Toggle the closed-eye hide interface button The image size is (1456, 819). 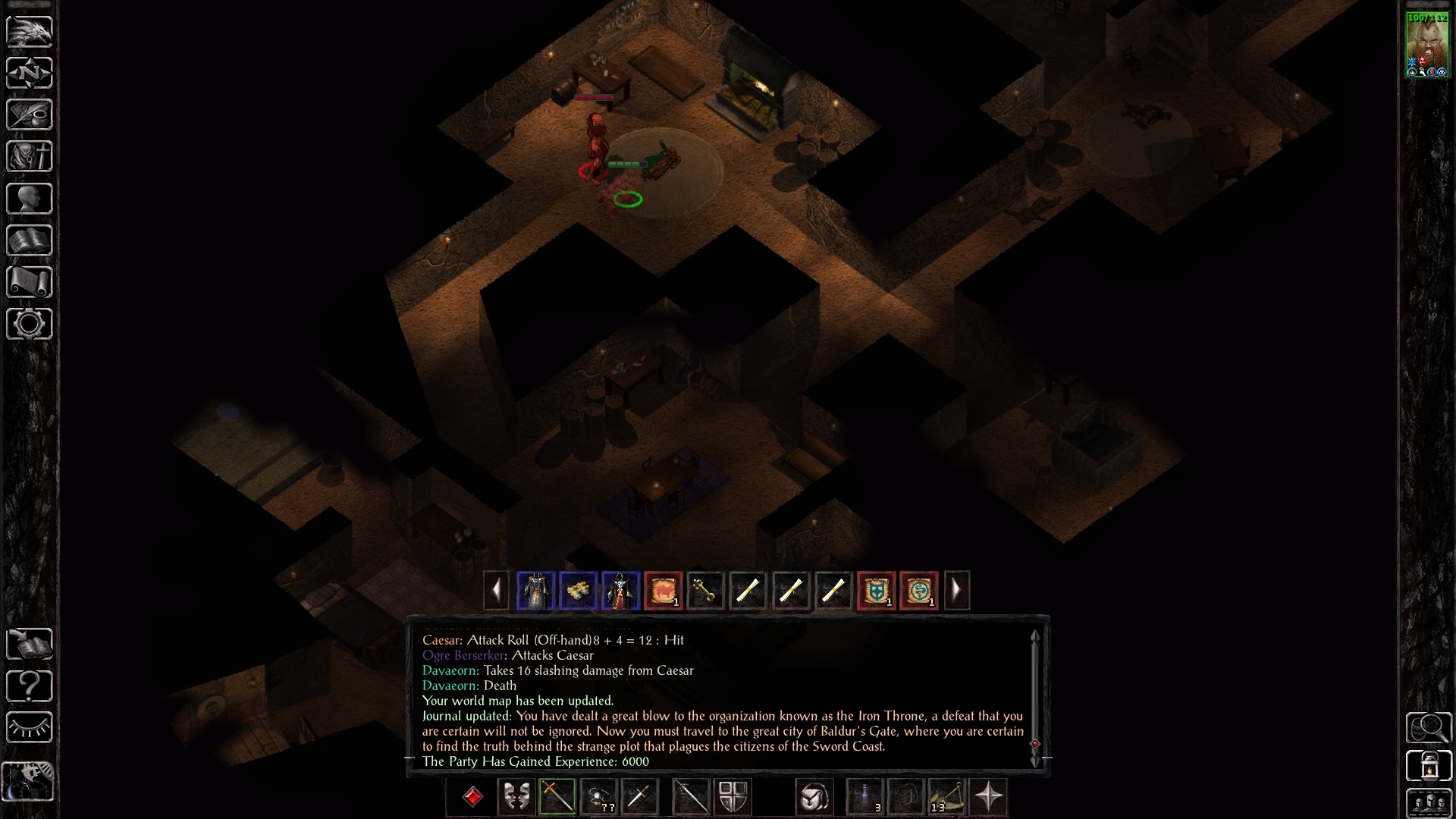click(30, 728)
